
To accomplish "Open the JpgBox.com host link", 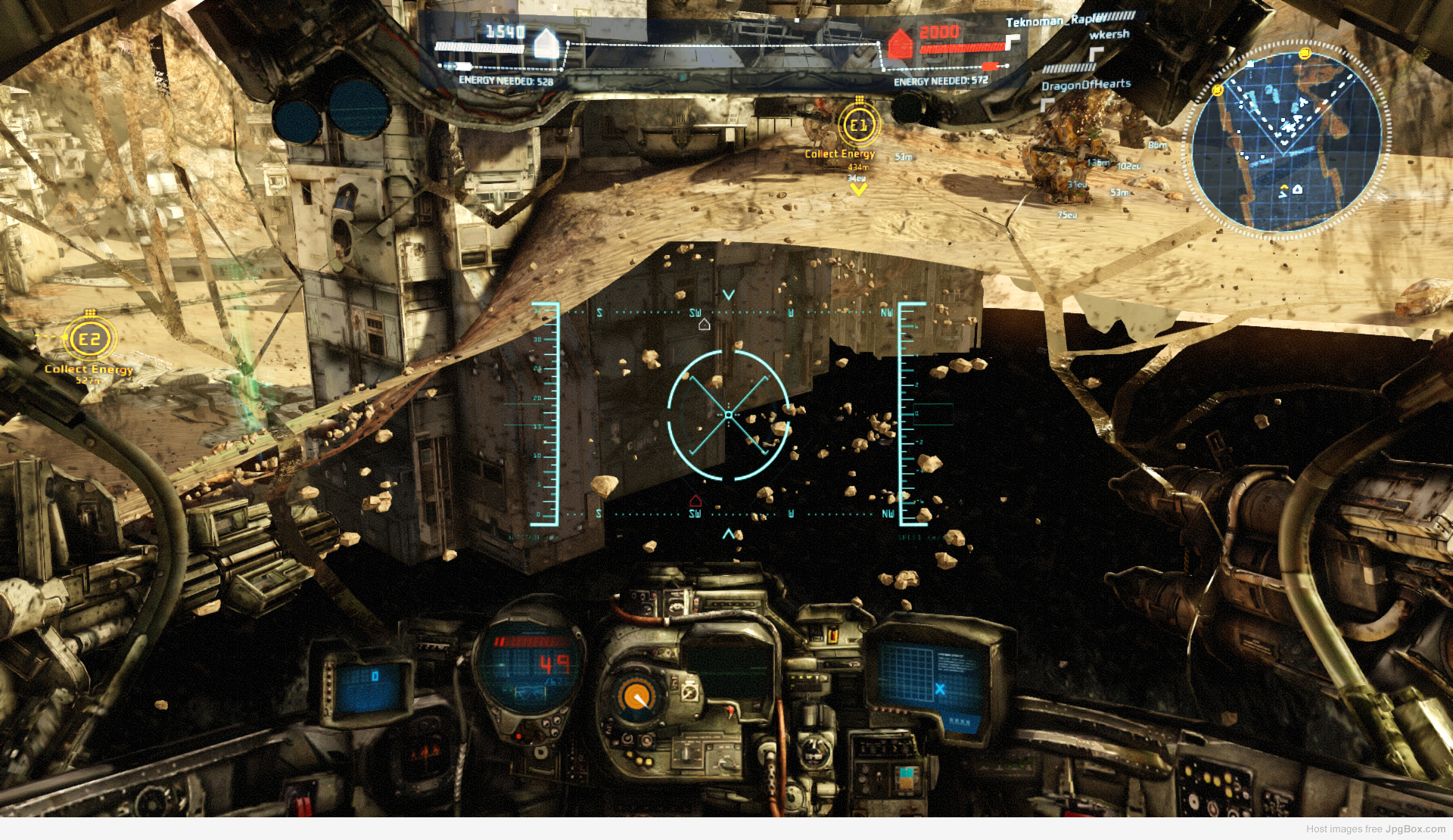I will (1414, 829).
